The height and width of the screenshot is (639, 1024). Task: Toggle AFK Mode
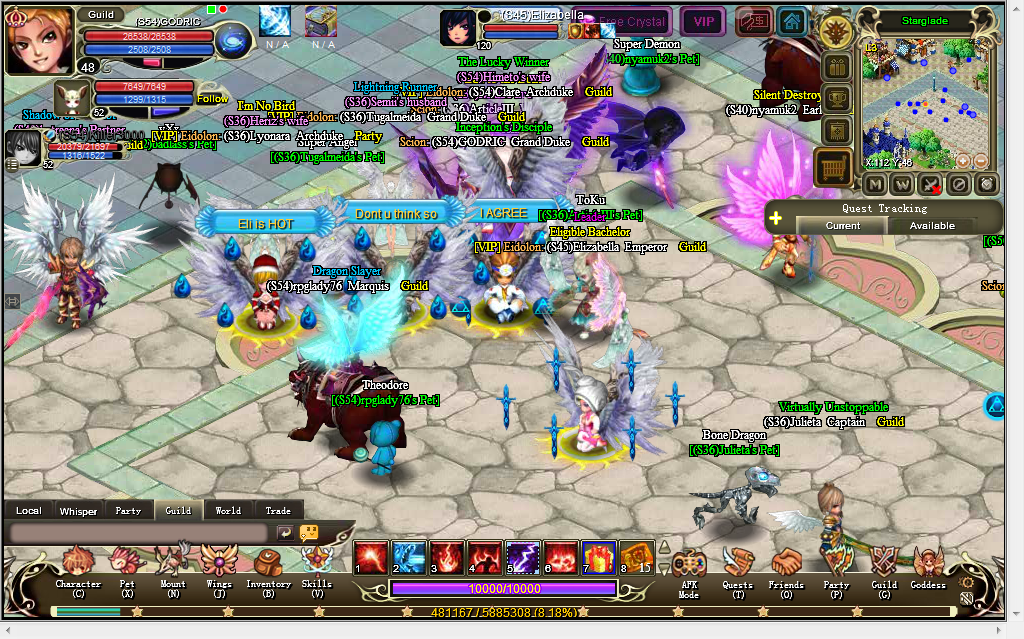[x=688, y=568]
